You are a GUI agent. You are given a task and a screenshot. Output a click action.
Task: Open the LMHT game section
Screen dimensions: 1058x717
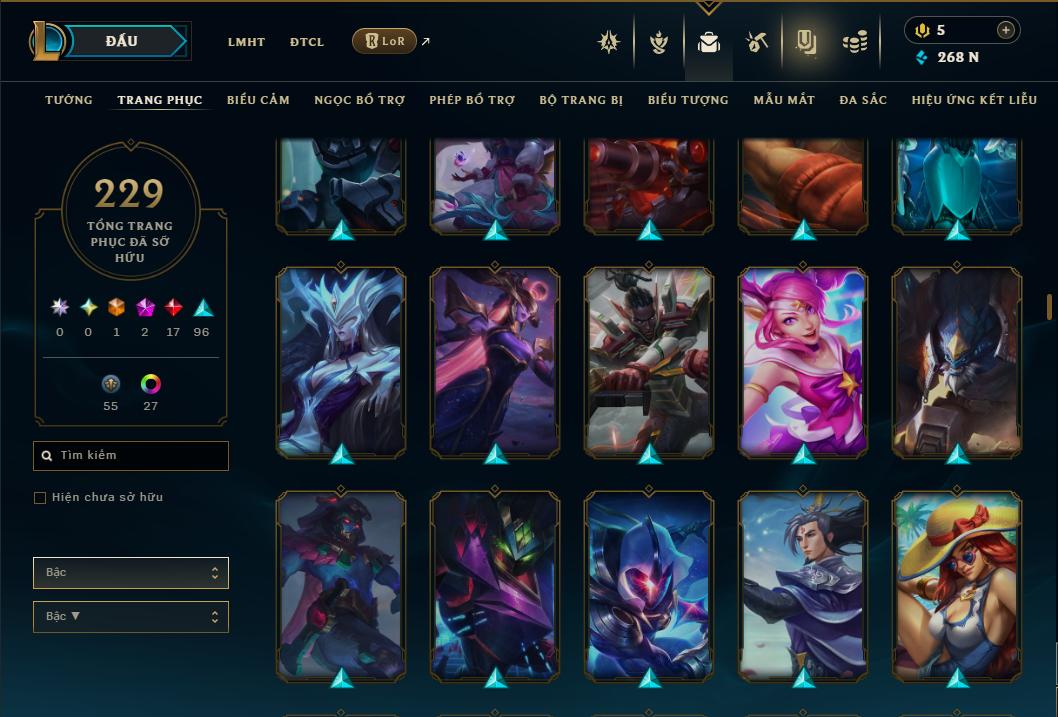click(246, 42)
